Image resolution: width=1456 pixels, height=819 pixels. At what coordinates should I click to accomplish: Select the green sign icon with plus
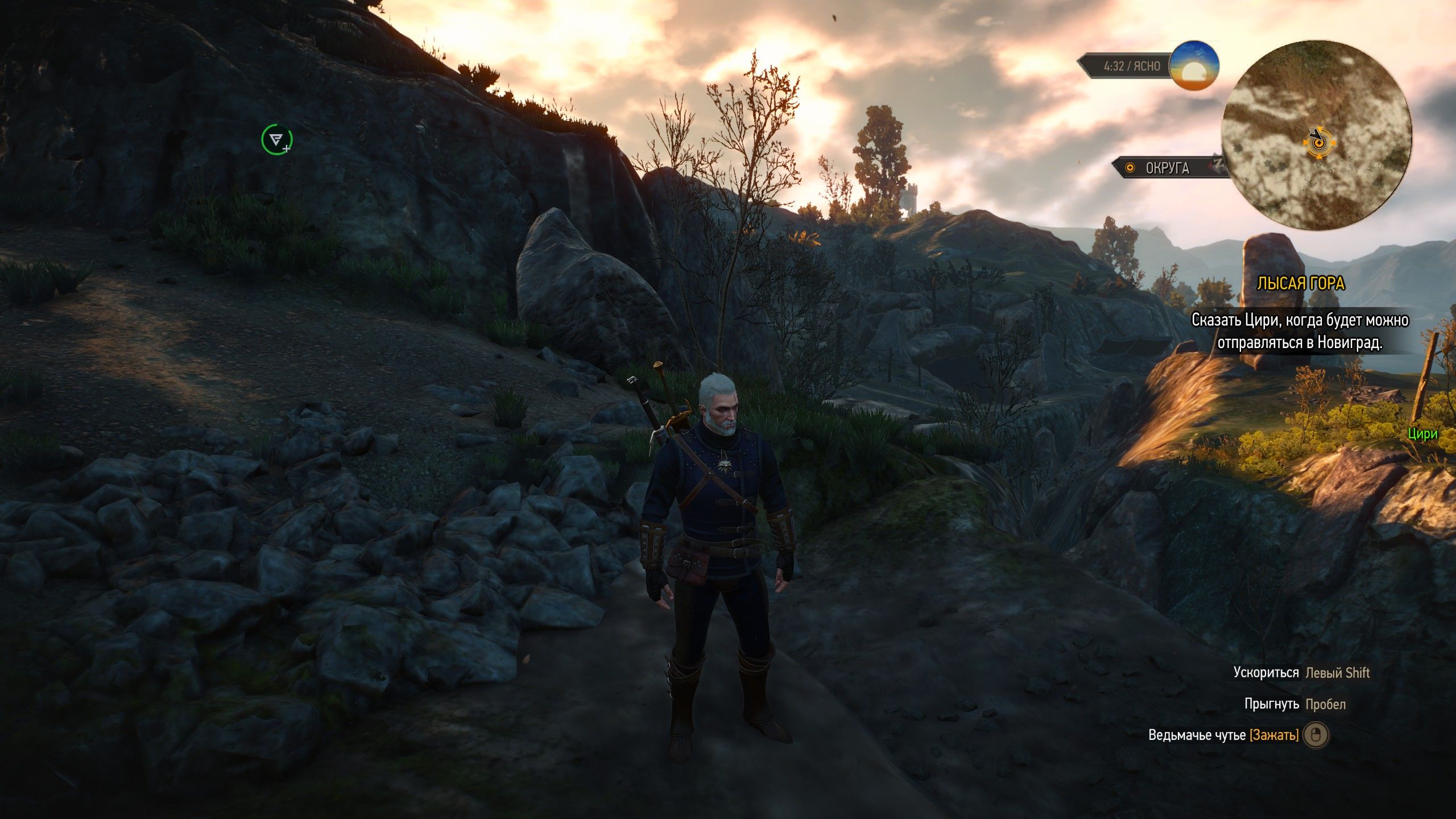click(276, 140)
